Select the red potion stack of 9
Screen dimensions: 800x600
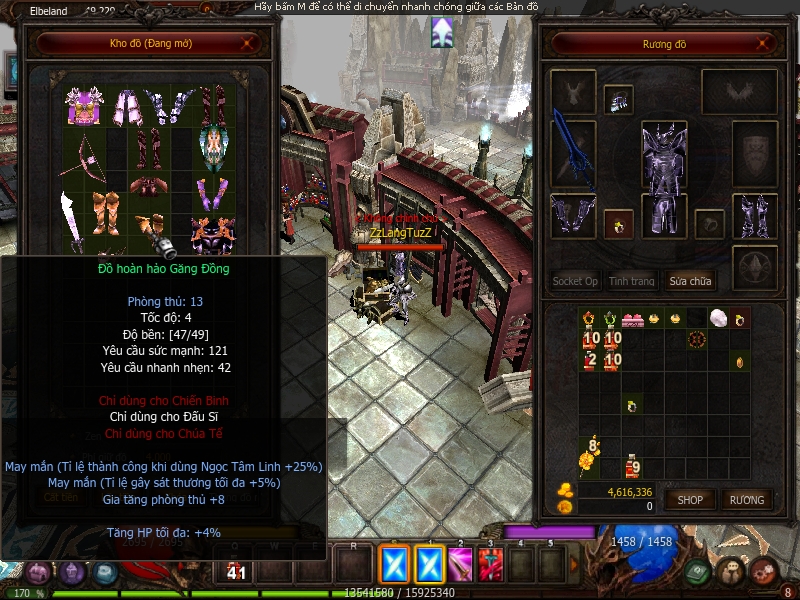click(x=632, y=465)
